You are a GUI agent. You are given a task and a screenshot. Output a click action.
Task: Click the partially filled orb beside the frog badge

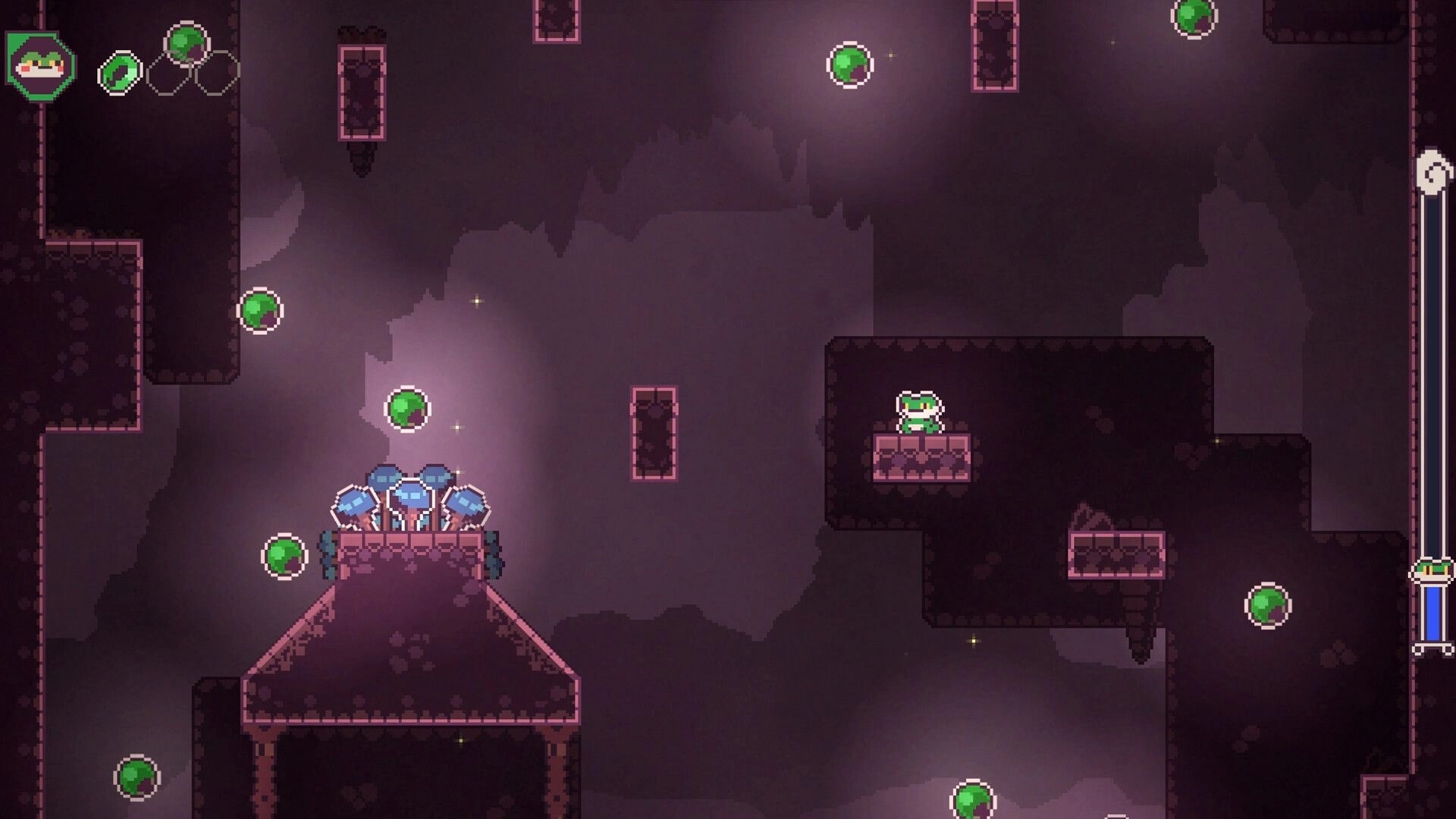120,72
